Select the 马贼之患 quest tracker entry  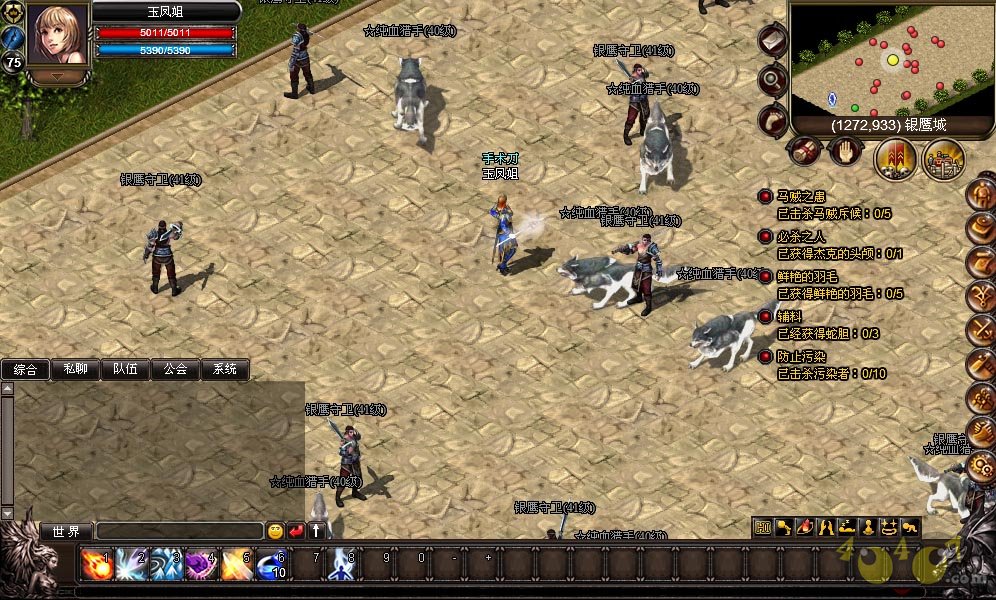[803, 197]
